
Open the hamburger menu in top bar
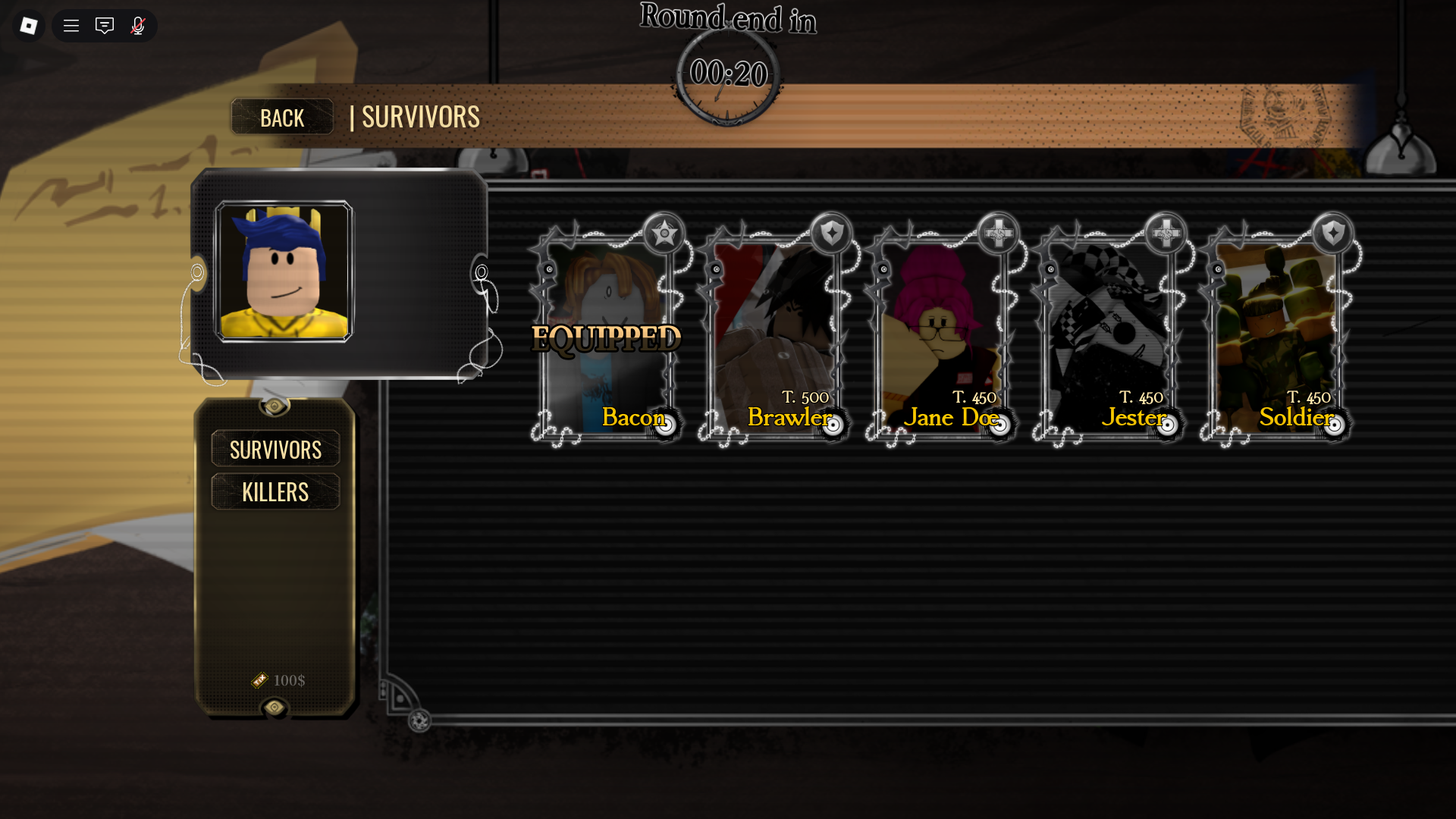tap(71, 26)
